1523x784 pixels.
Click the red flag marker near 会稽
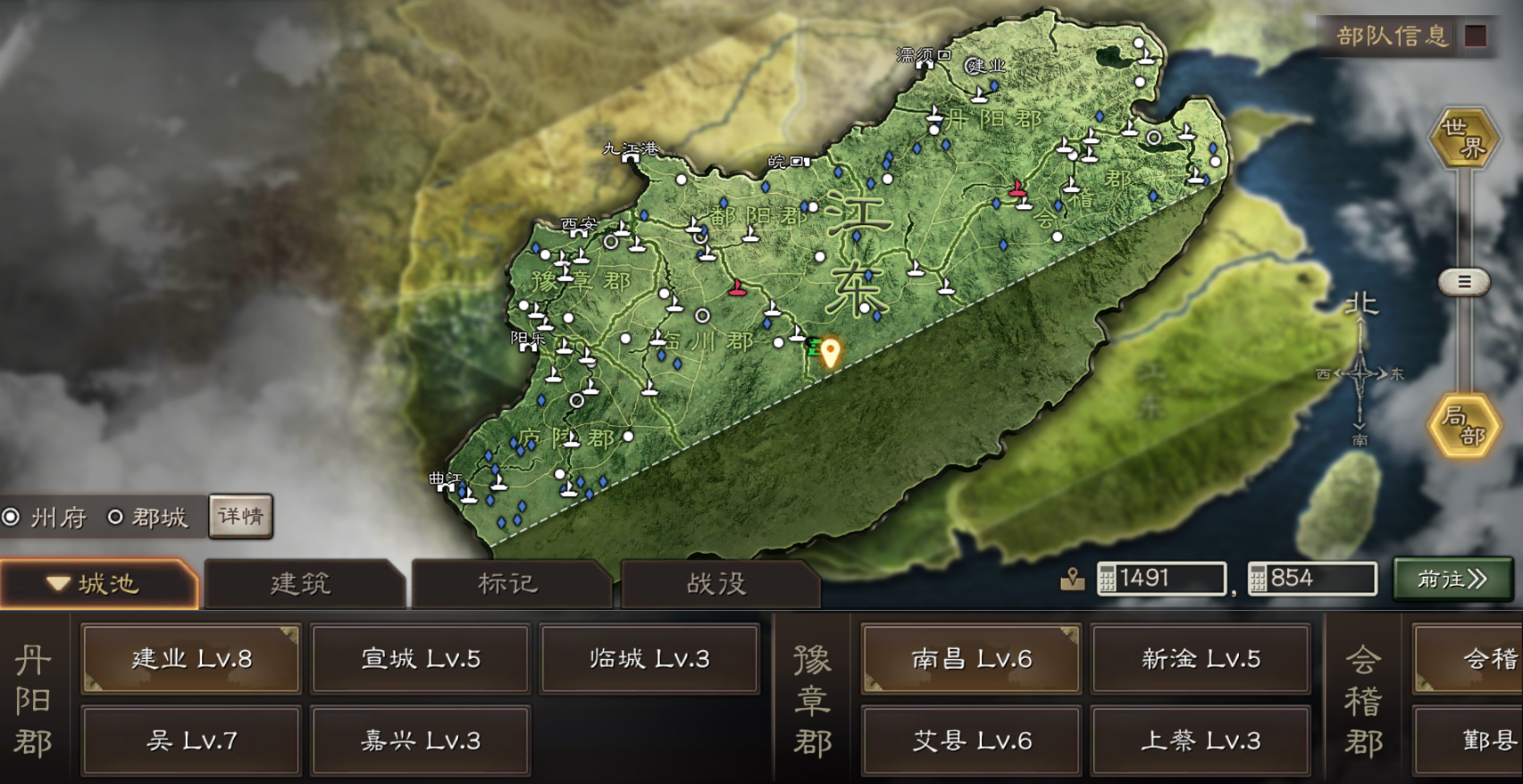coord(1017,188)
